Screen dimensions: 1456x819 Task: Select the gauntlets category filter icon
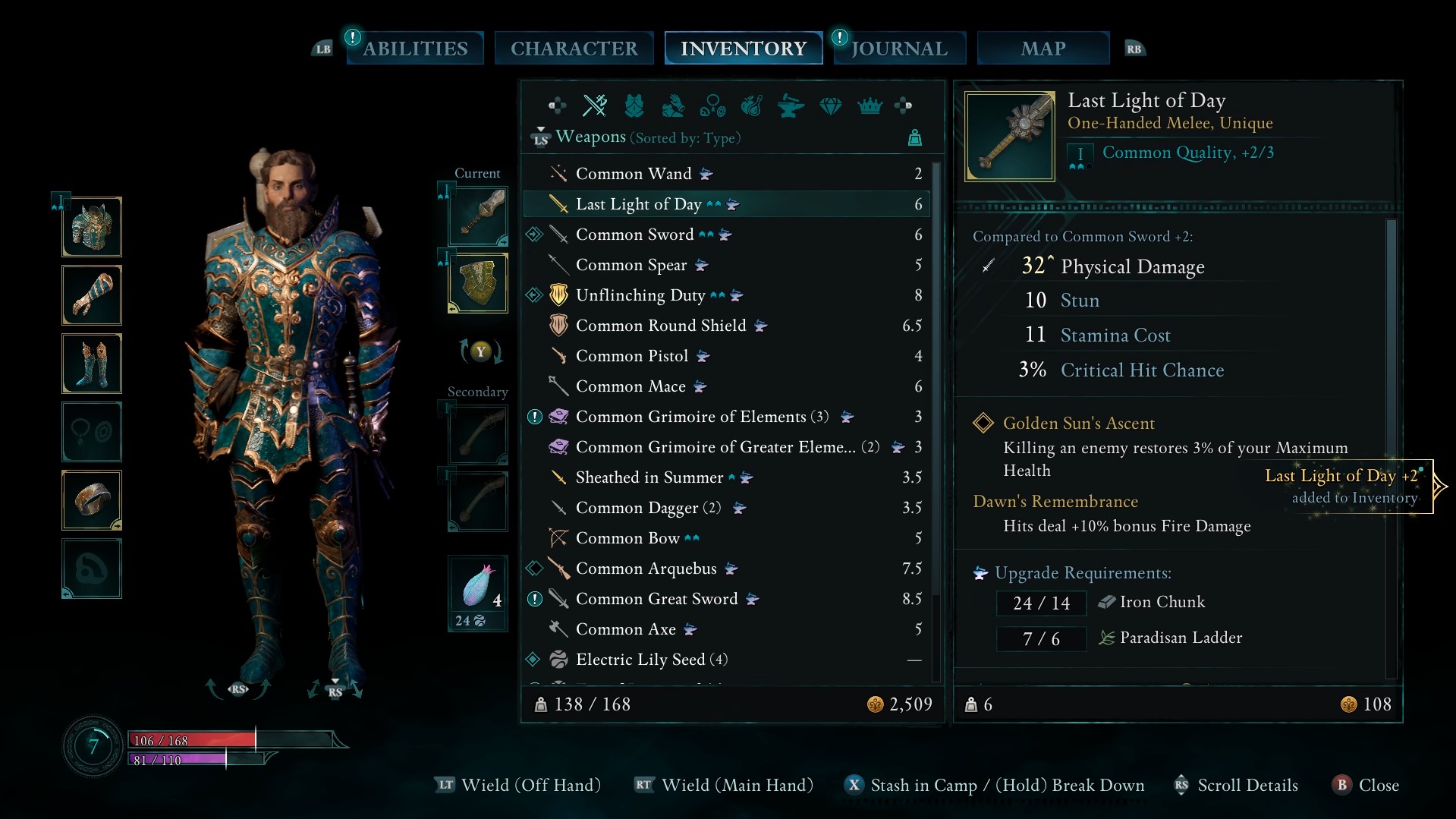click(x=674, y=106)
